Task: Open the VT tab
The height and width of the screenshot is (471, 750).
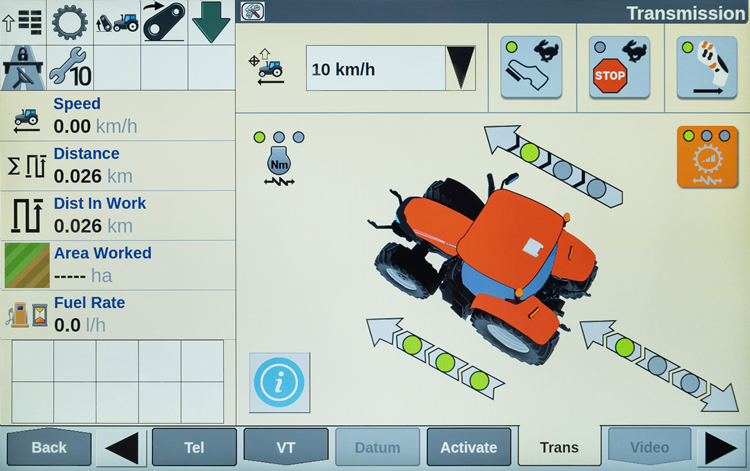Action: click(x=285, y=447)
